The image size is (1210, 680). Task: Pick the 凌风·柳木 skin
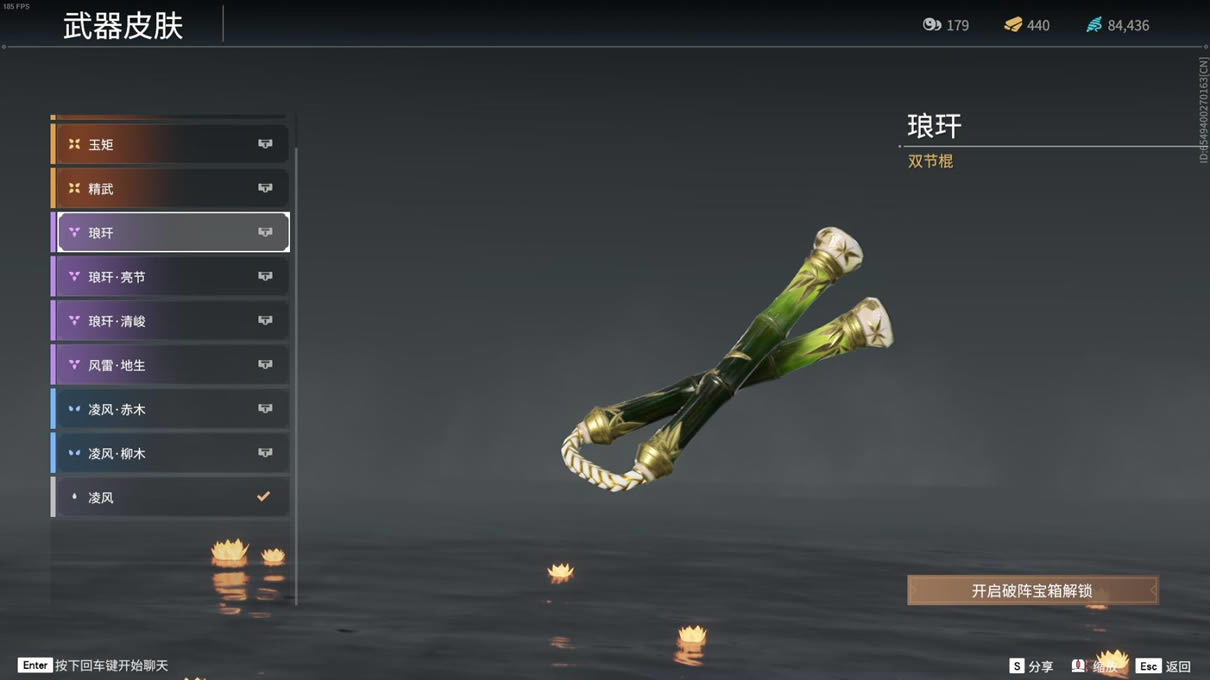click(x=172, y=453)
